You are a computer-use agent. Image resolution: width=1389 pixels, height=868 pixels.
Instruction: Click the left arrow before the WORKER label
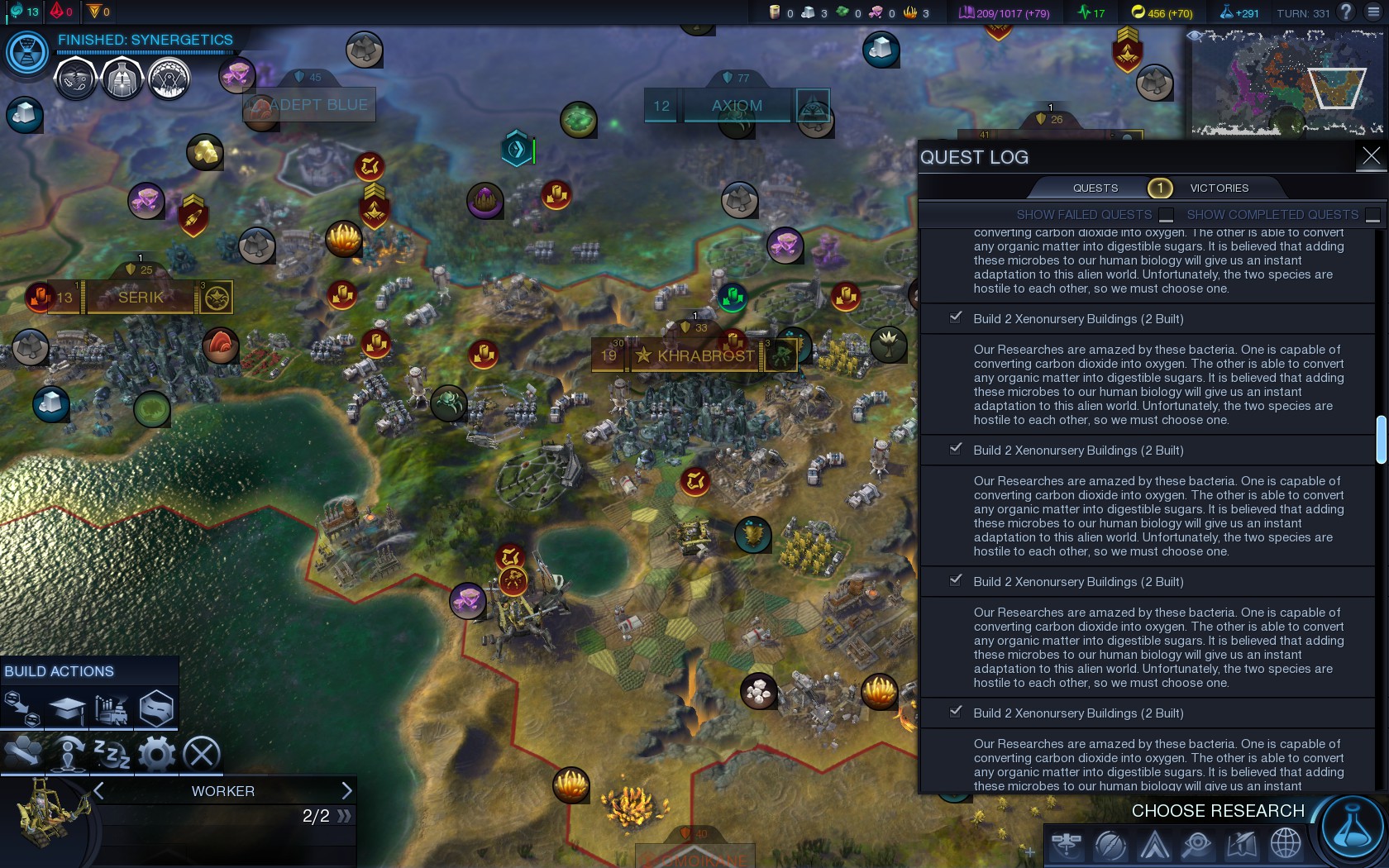click(x=98, y=791)
